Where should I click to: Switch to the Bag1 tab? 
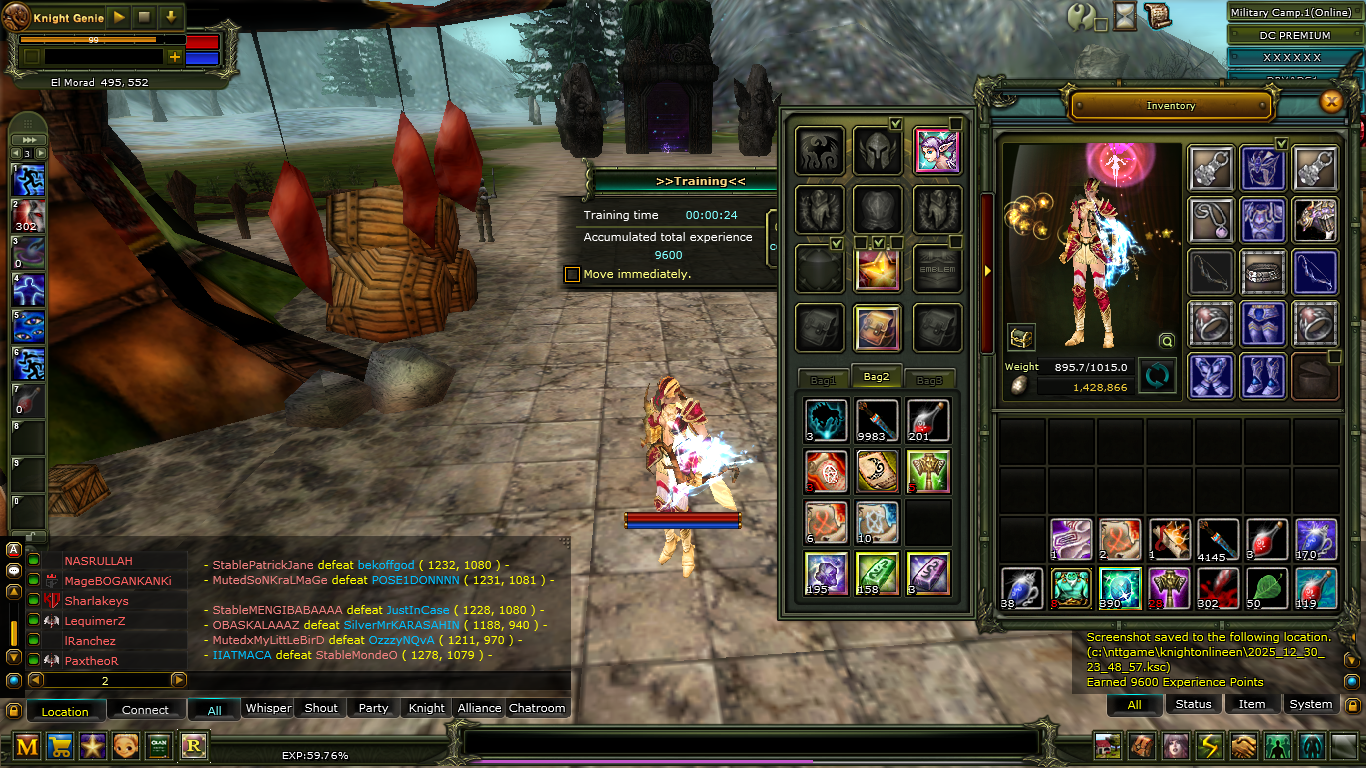click(x=823, y=380)
